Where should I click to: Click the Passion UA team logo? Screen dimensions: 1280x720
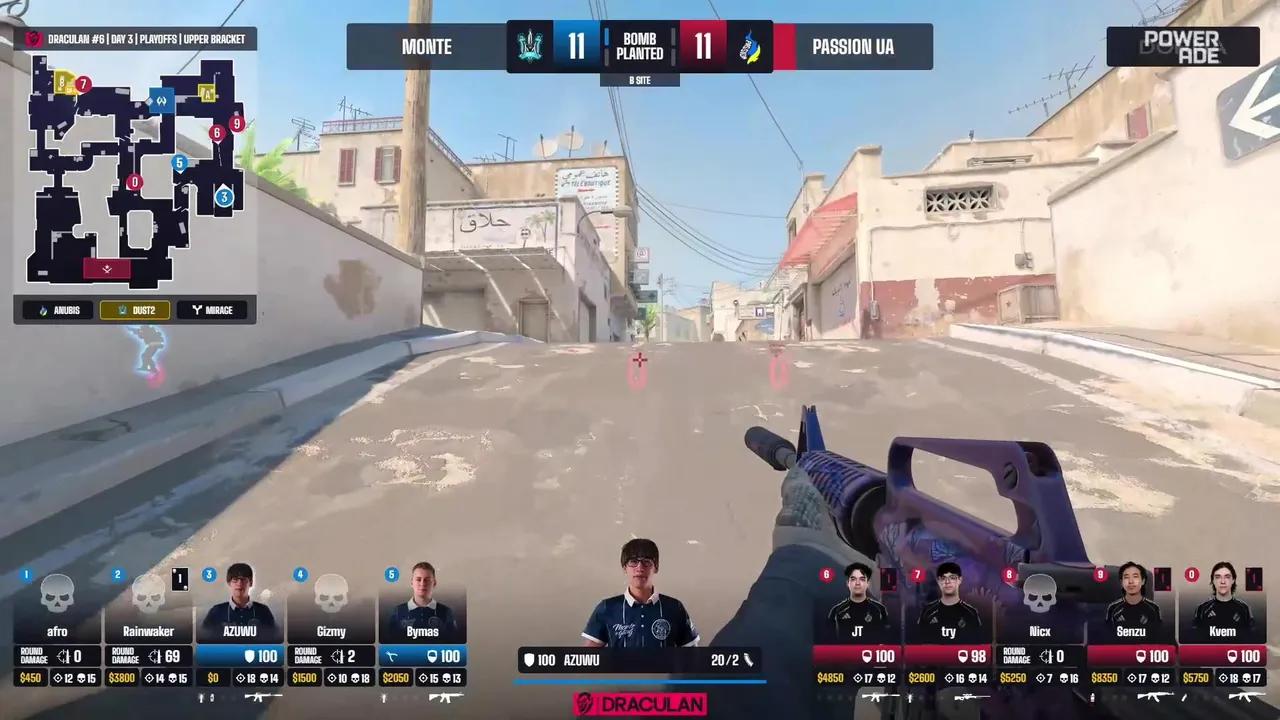[750, 47]
